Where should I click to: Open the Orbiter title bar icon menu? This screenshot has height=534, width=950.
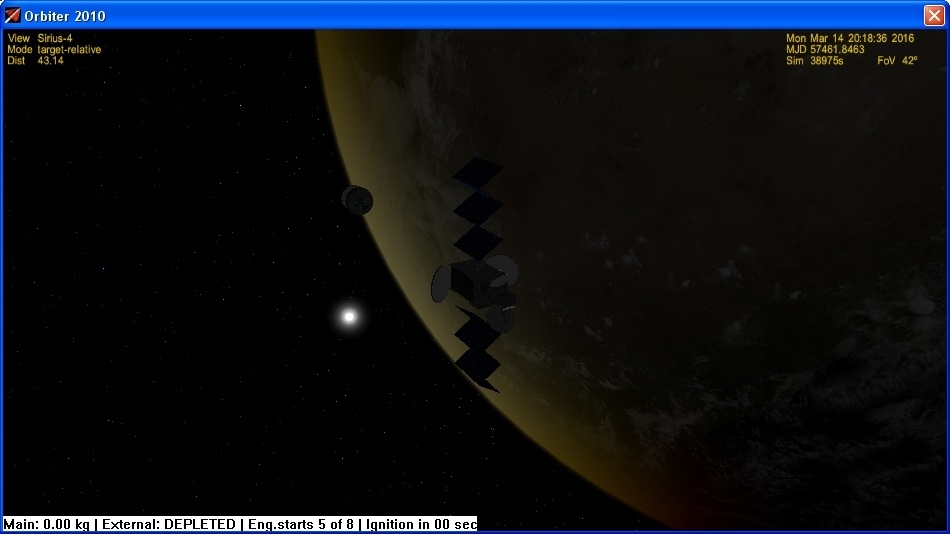click(13, 15)
